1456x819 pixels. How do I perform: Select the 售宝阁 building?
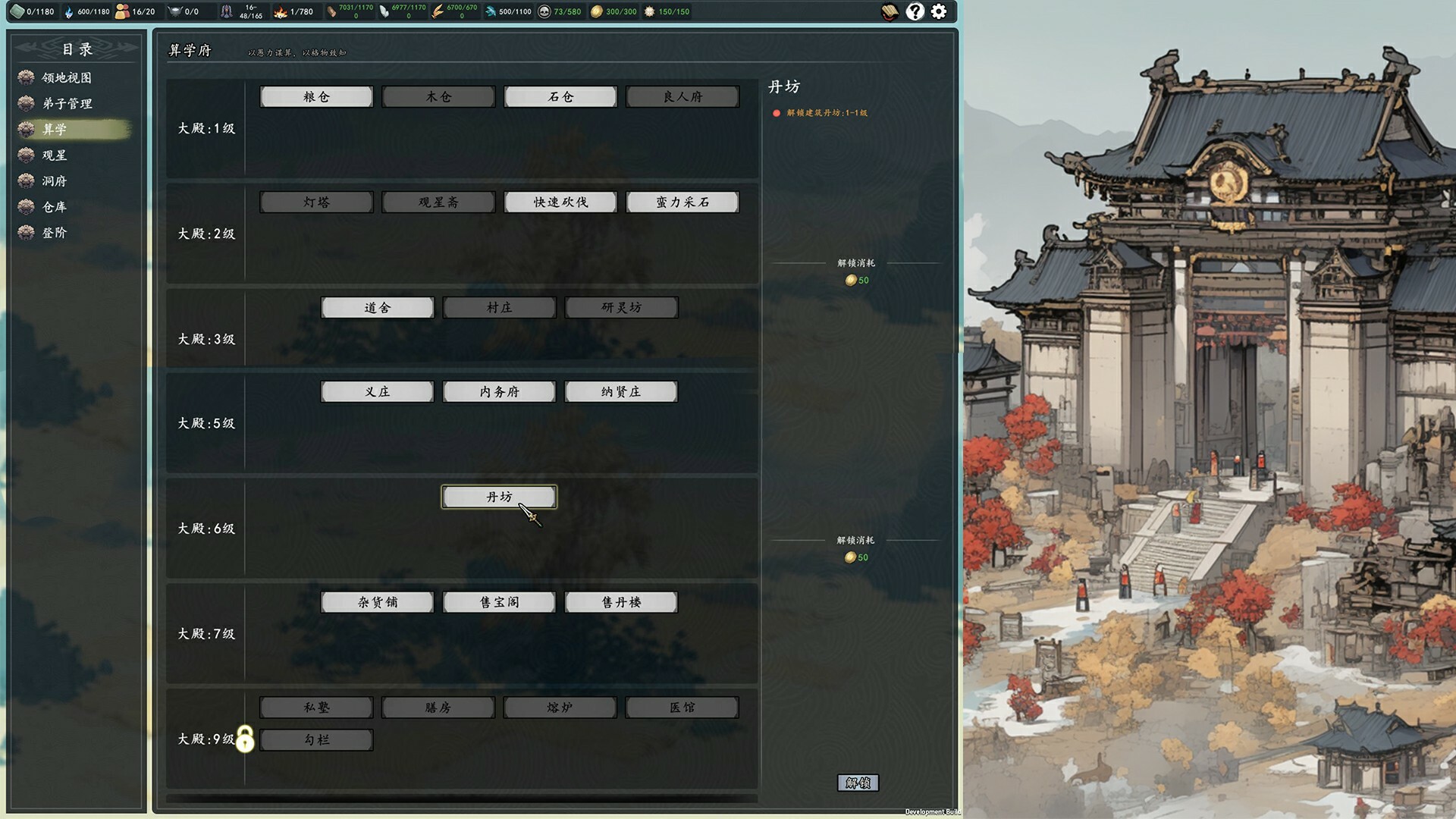click(498, 601)
